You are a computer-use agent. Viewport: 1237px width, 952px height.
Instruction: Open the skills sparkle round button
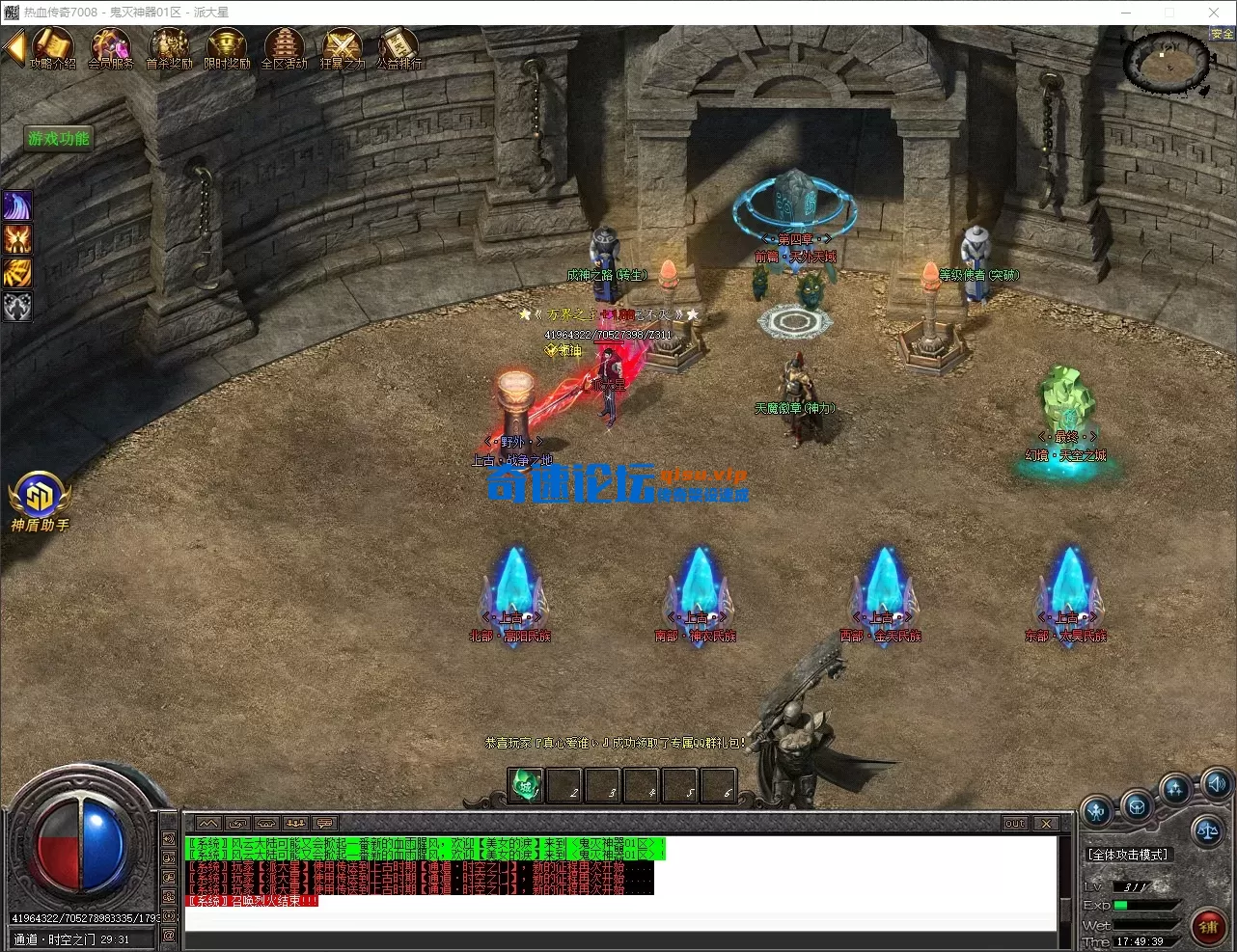(1175, 790)
